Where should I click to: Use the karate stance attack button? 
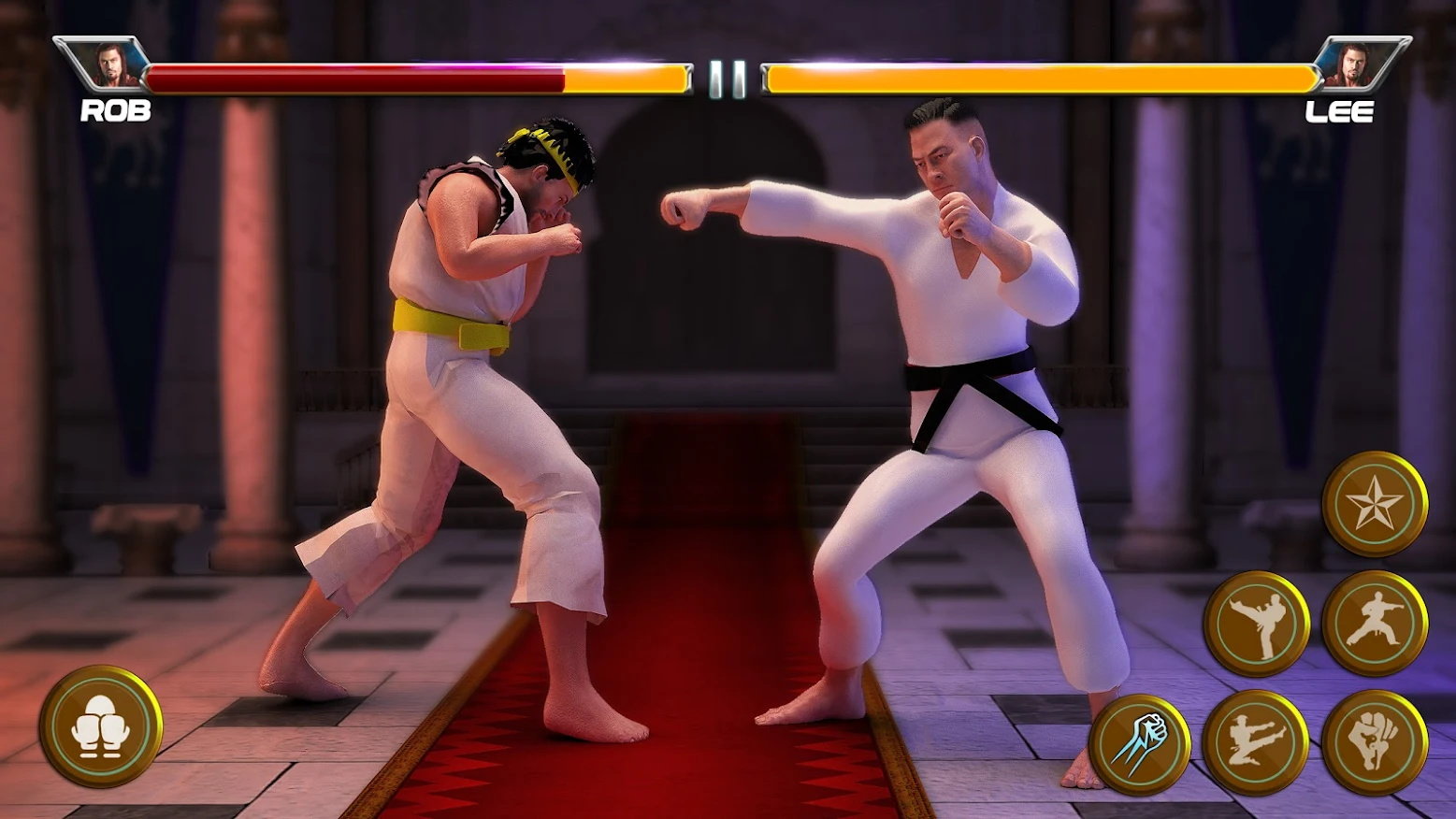point(1374,623)
